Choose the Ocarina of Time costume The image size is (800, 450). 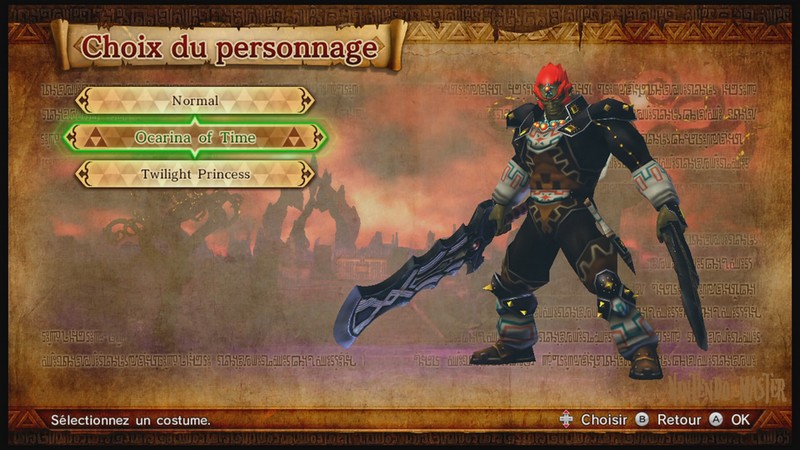coord(195,137)
